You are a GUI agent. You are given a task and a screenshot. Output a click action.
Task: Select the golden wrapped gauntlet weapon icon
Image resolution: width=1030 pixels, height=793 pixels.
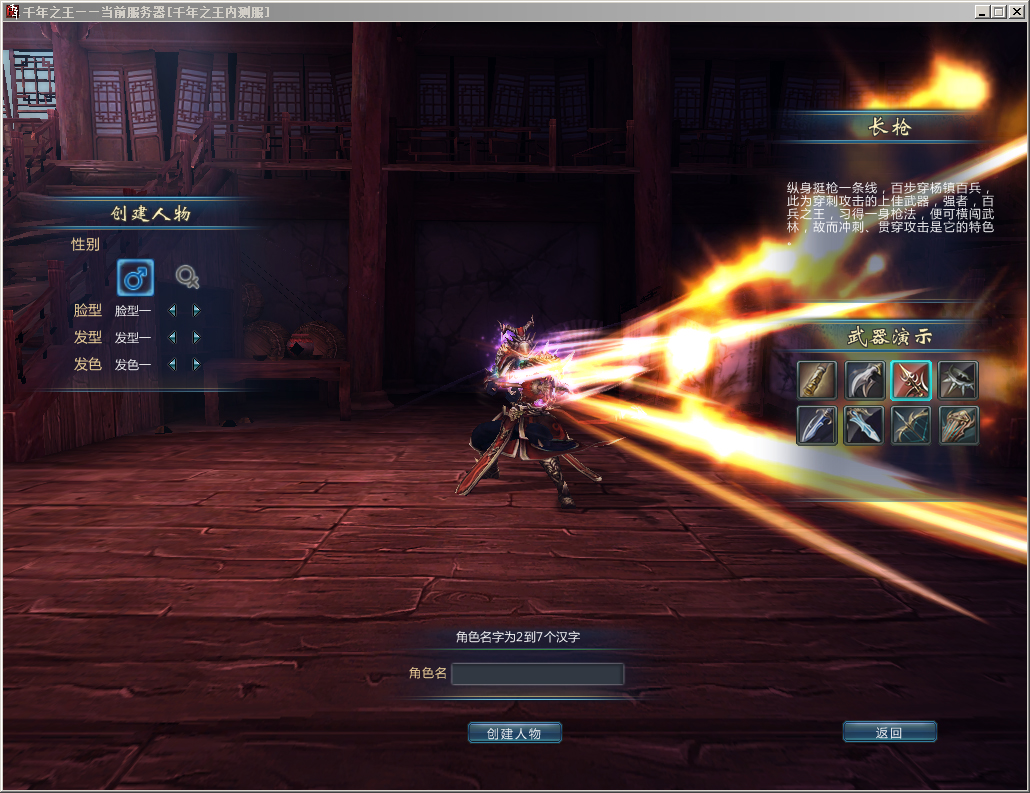point(817,380)
